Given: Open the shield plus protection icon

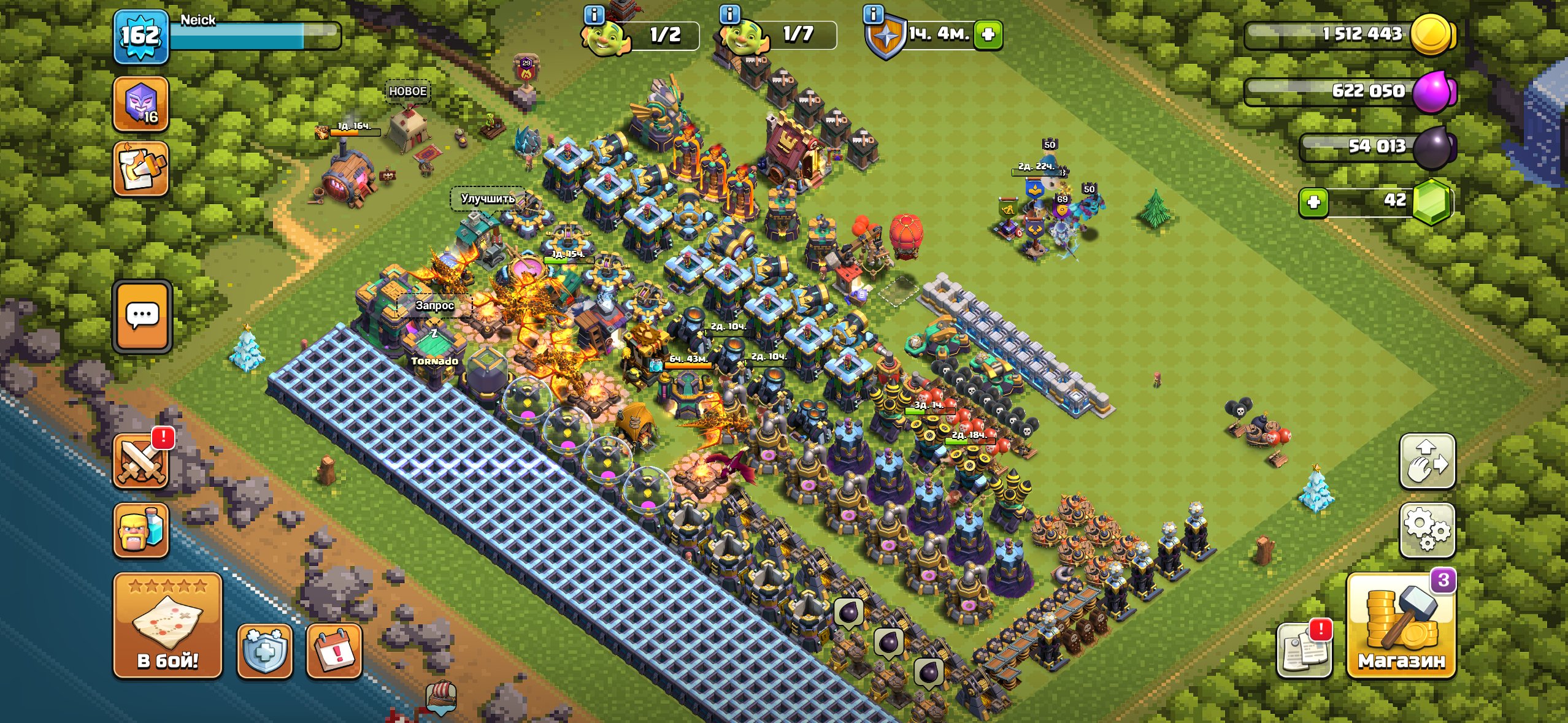Looking at the screenshot, I should [264, 651].
